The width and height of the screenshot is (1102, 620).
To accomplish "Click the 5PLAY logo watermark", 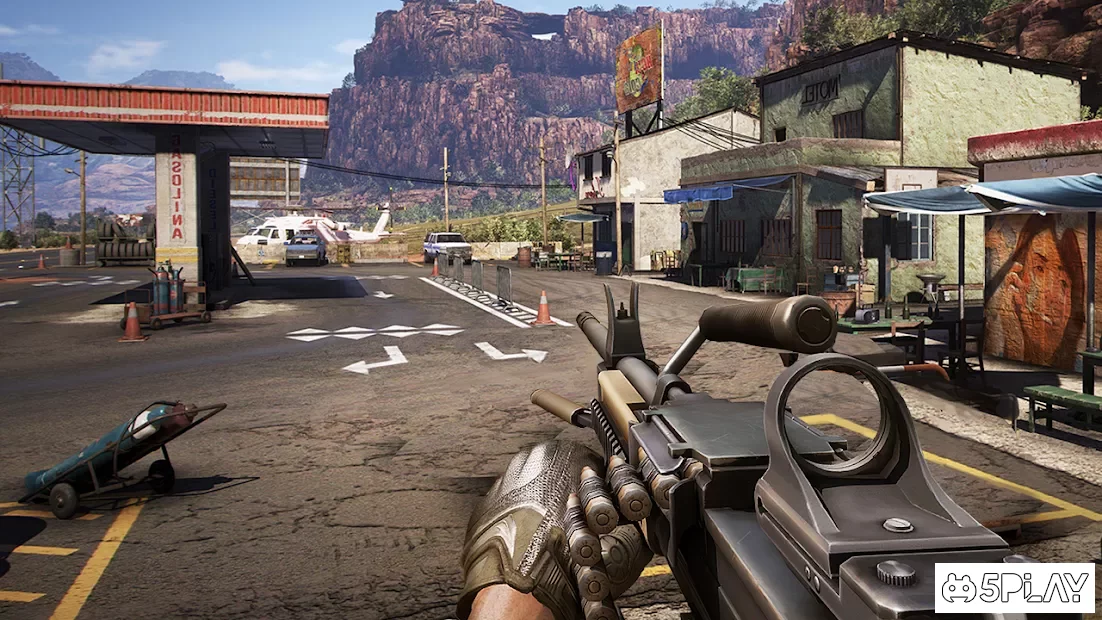I will 1014,588.
